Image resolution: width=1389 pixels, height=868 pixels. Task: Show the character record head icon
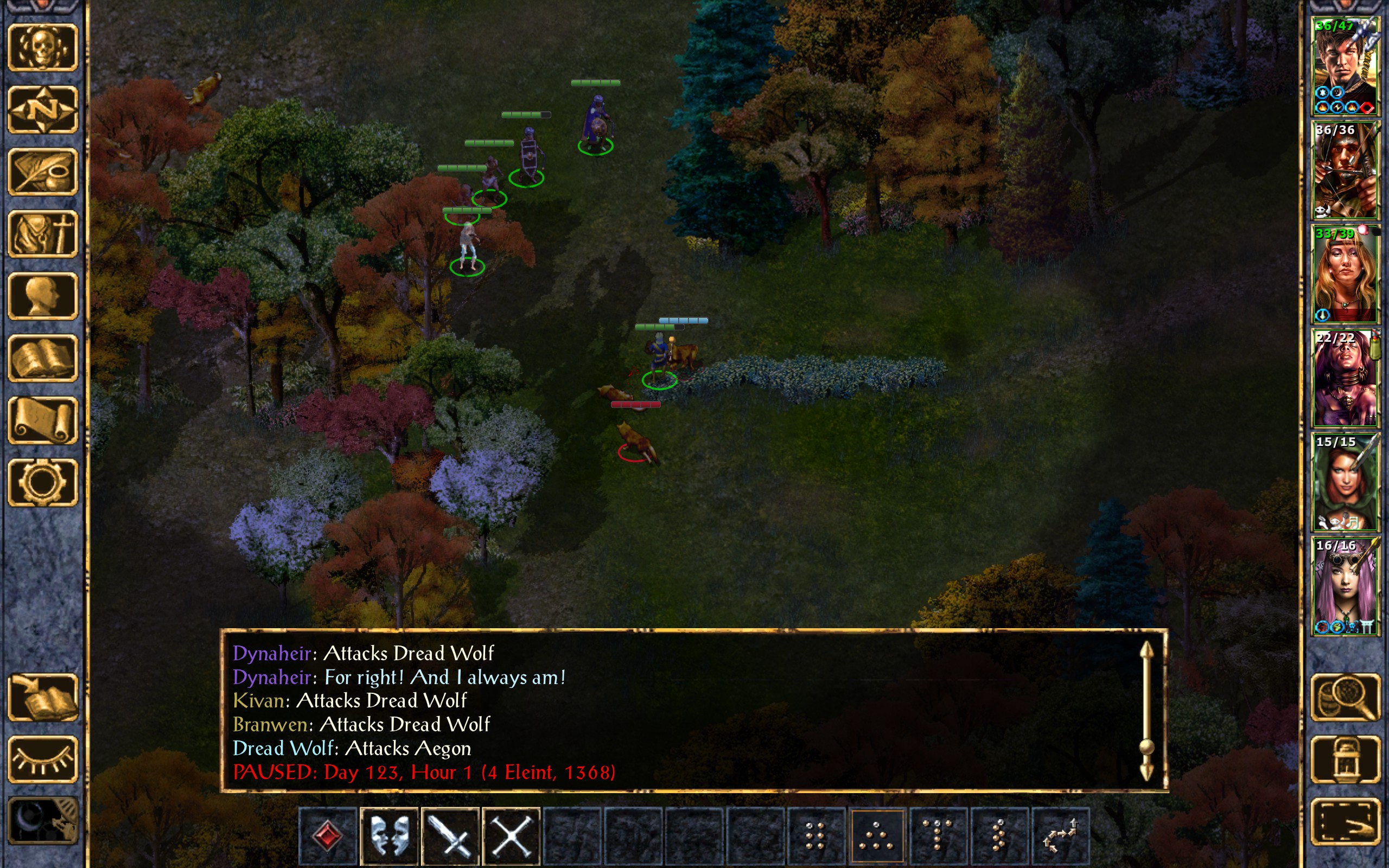(x=43, y=296)
